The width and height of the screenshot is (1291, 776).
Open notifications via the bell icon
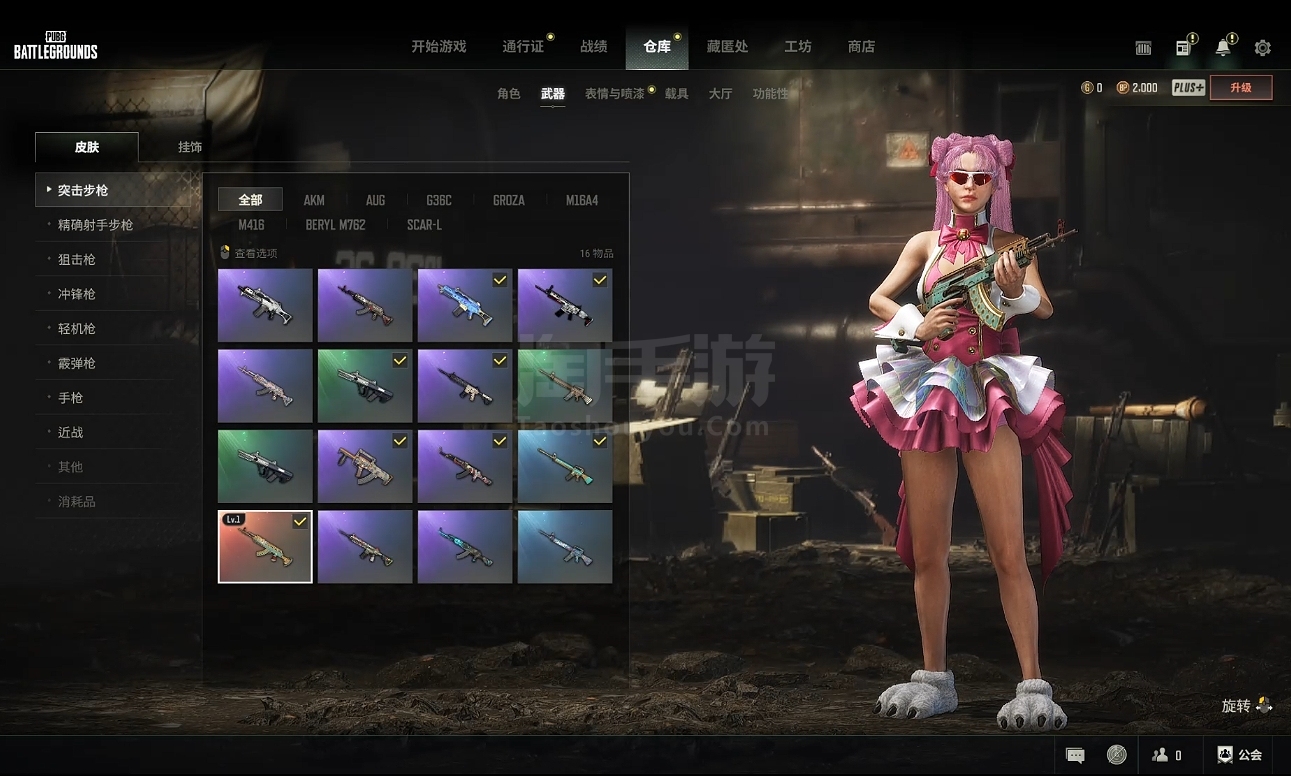click(1223, 48)
